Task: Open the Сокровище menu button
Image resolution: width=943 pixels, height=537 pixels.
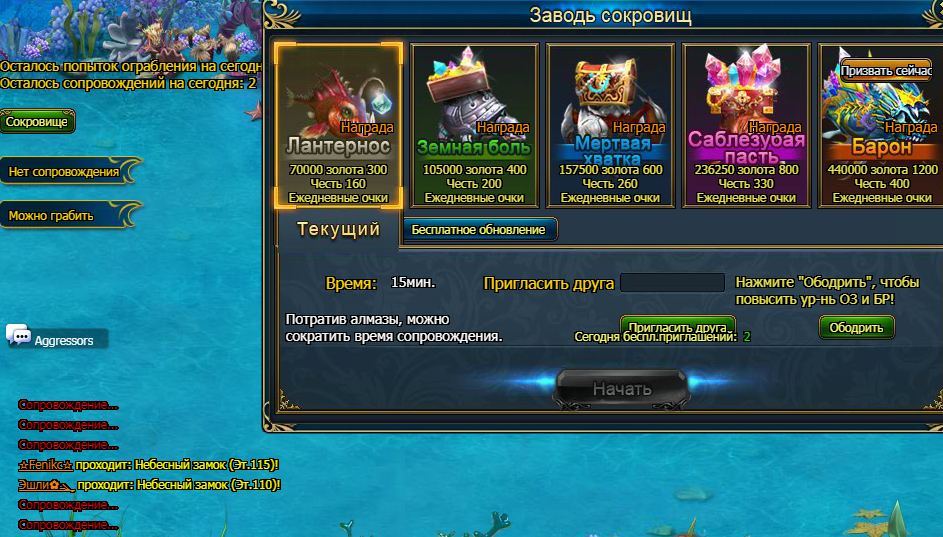Action: tap(37, 122)
